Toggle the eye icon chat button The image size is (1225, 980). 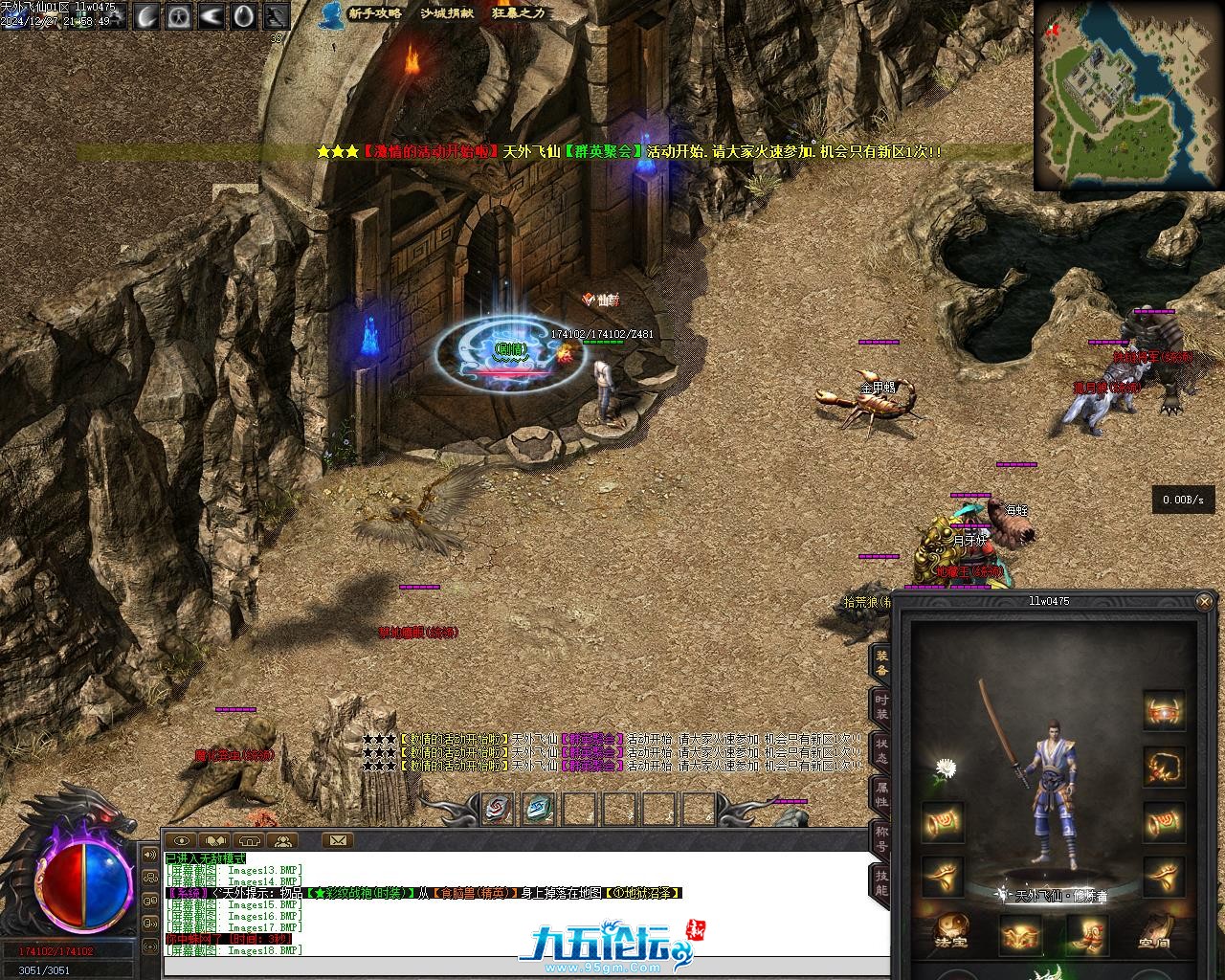click(x=180, y=841)
